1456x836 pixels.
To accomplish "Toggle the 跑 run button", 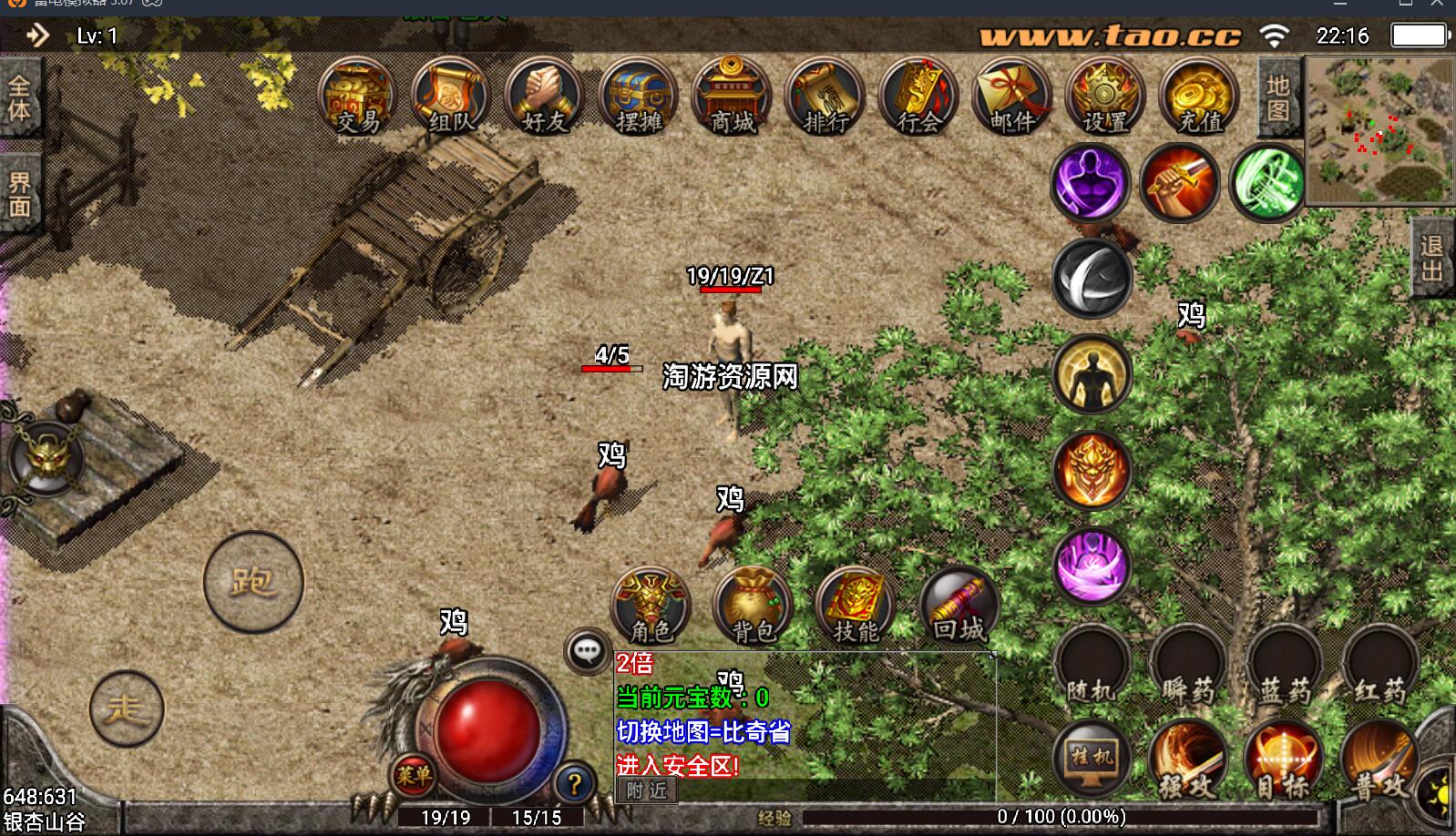I will (252, 581).
